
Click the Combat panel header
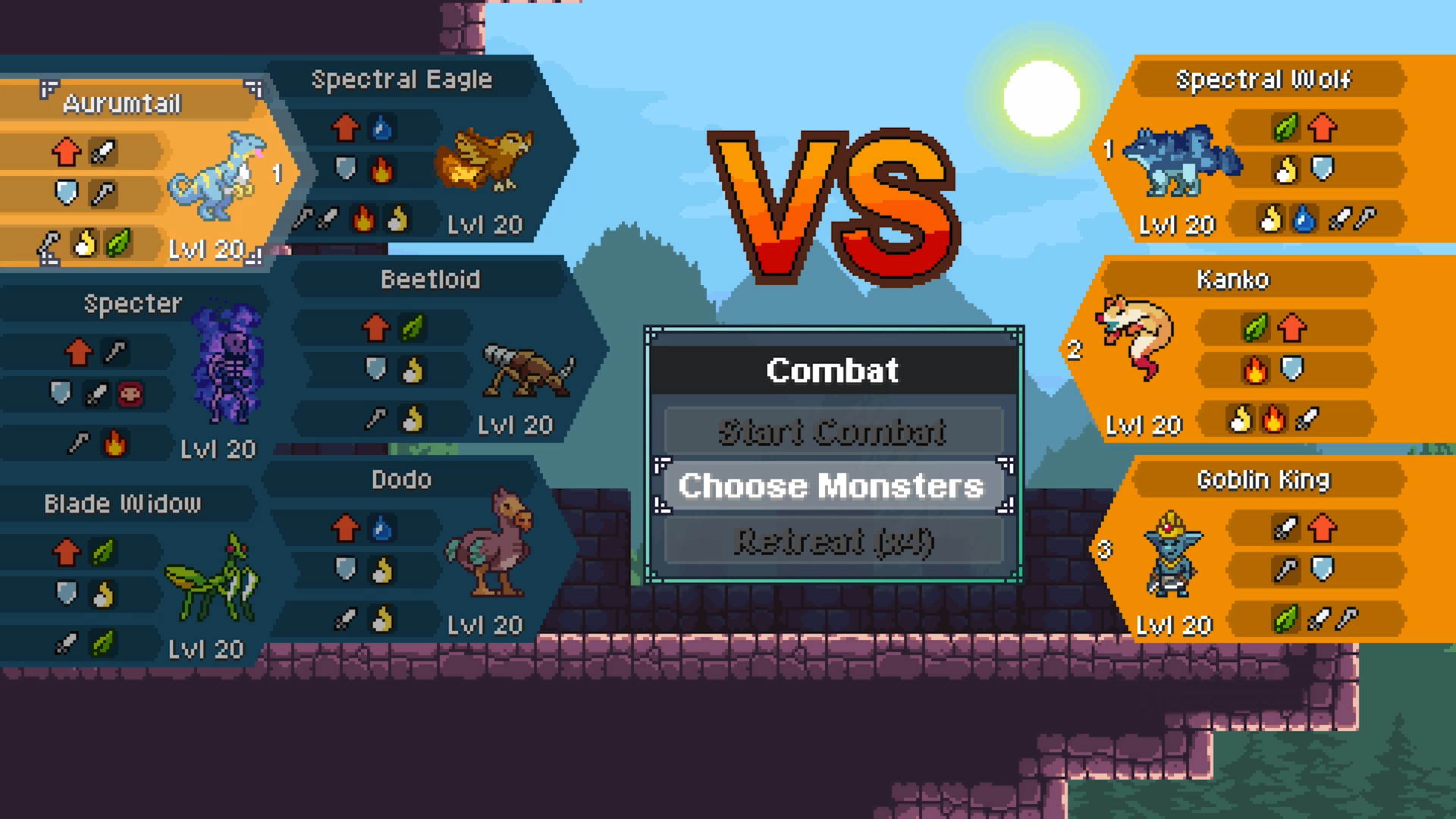[x=832, y=371]
